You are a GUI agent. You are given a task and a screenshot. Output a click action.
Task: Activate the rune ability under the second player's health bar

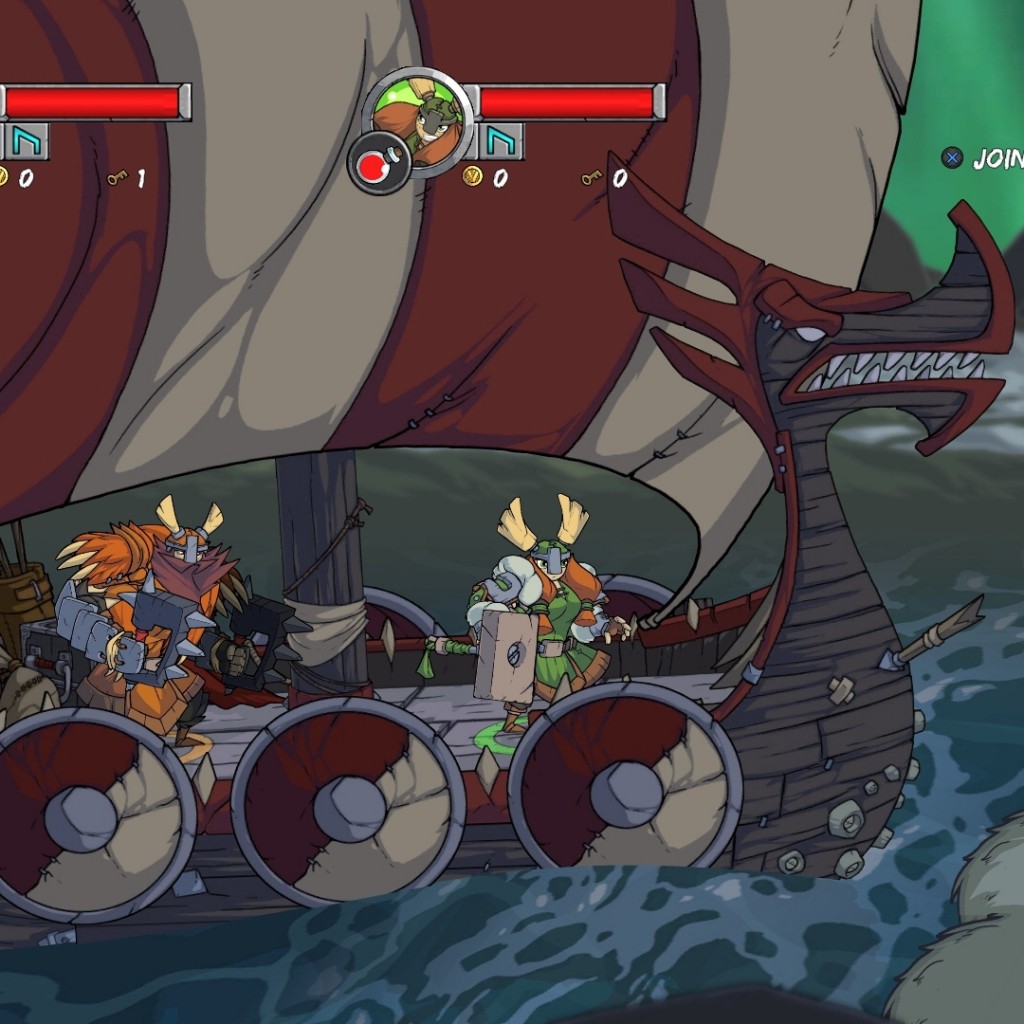click(x=501, y=141)
